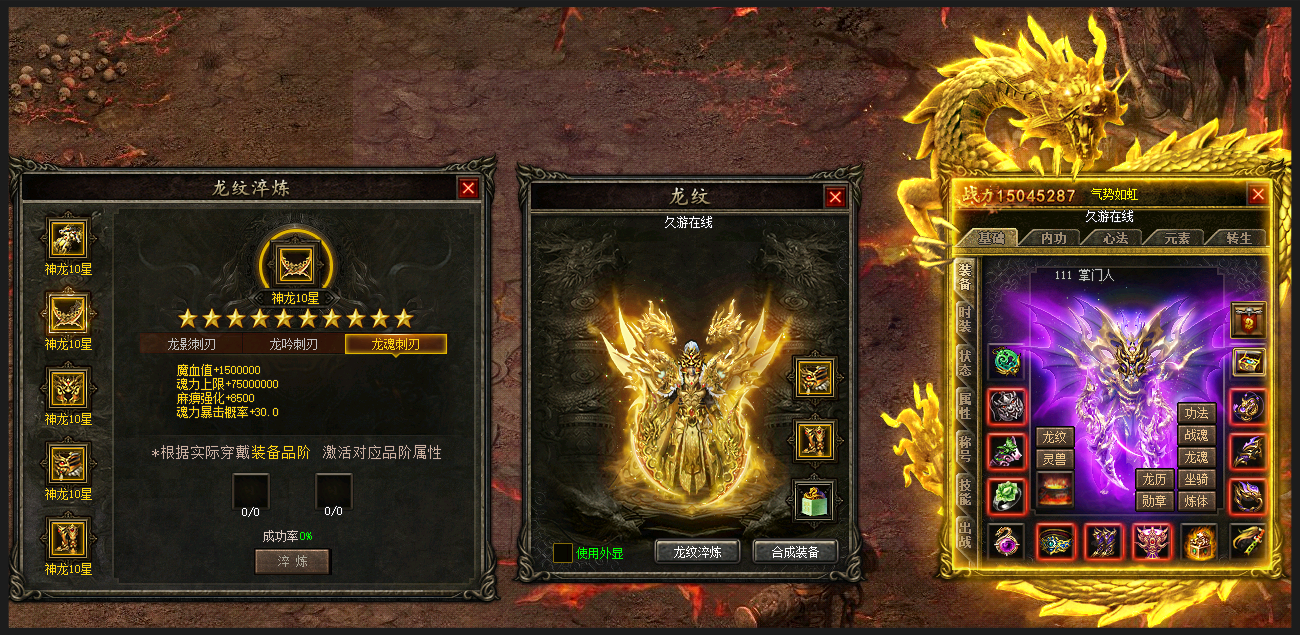The width and height of the screenshot is (1300, 635).
Task: Click the 淬炼 temper button
Action: click(x=292, y=561)
